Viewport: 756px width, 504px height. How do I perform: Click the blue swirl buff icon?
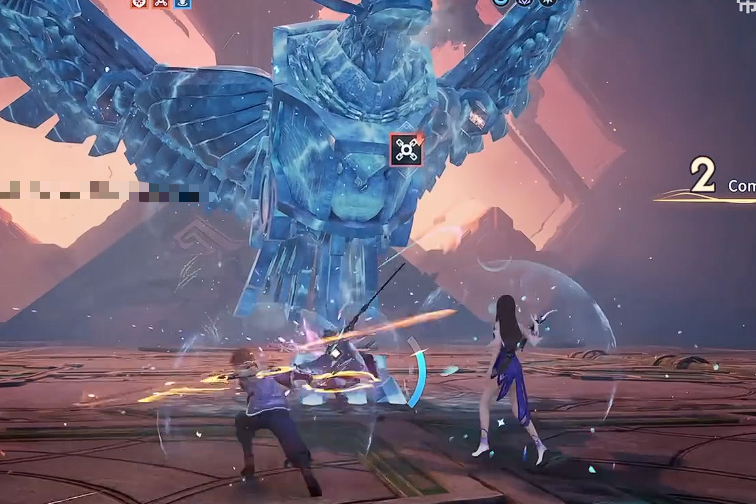501,3
